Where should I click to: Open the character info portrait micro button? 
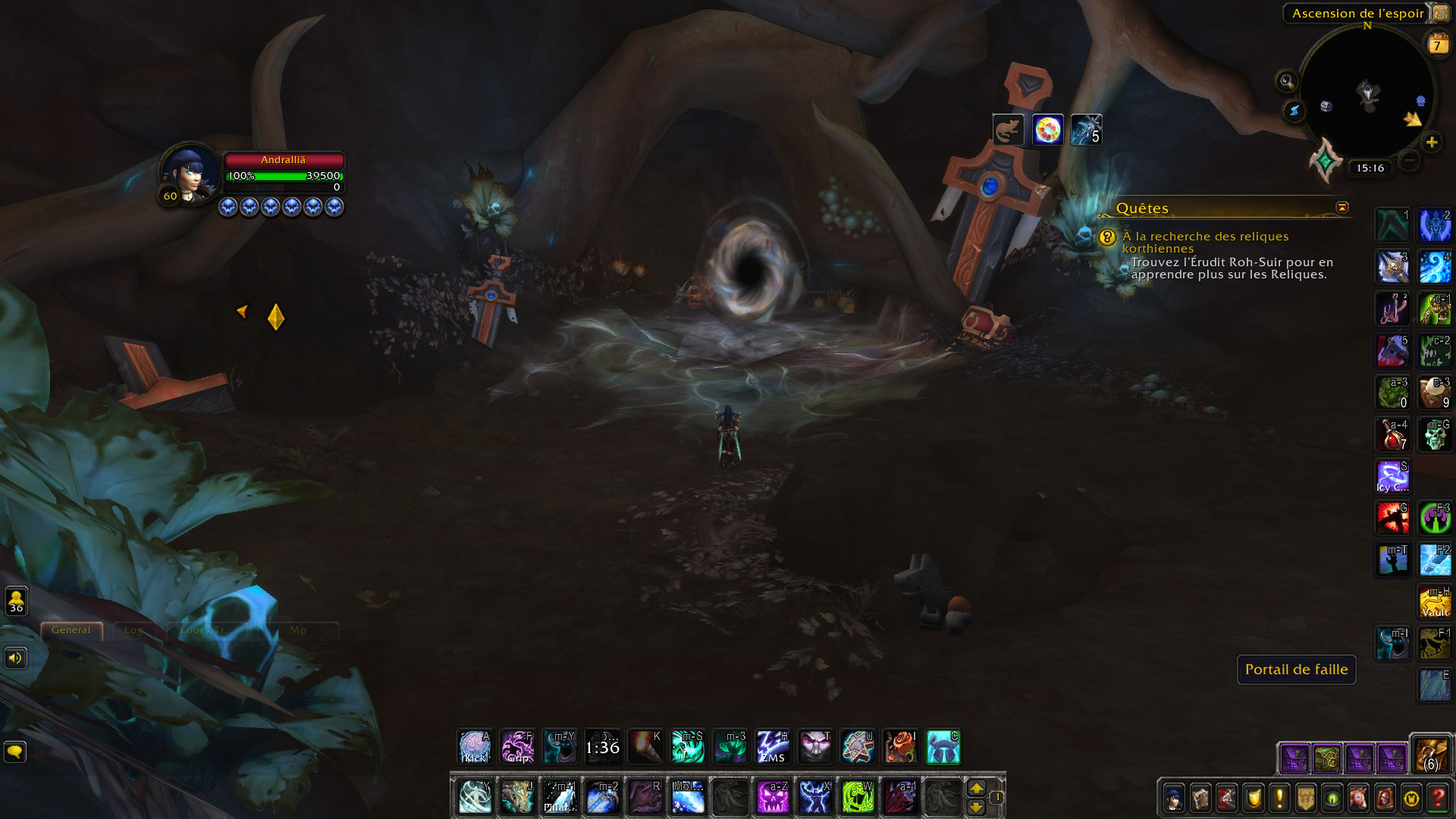tap(1175, 798)
